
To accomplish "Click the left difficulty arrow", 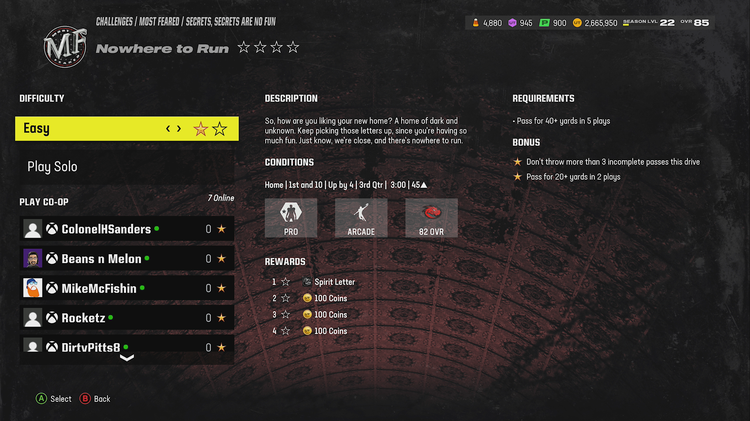I will click(x=168, y=128).
